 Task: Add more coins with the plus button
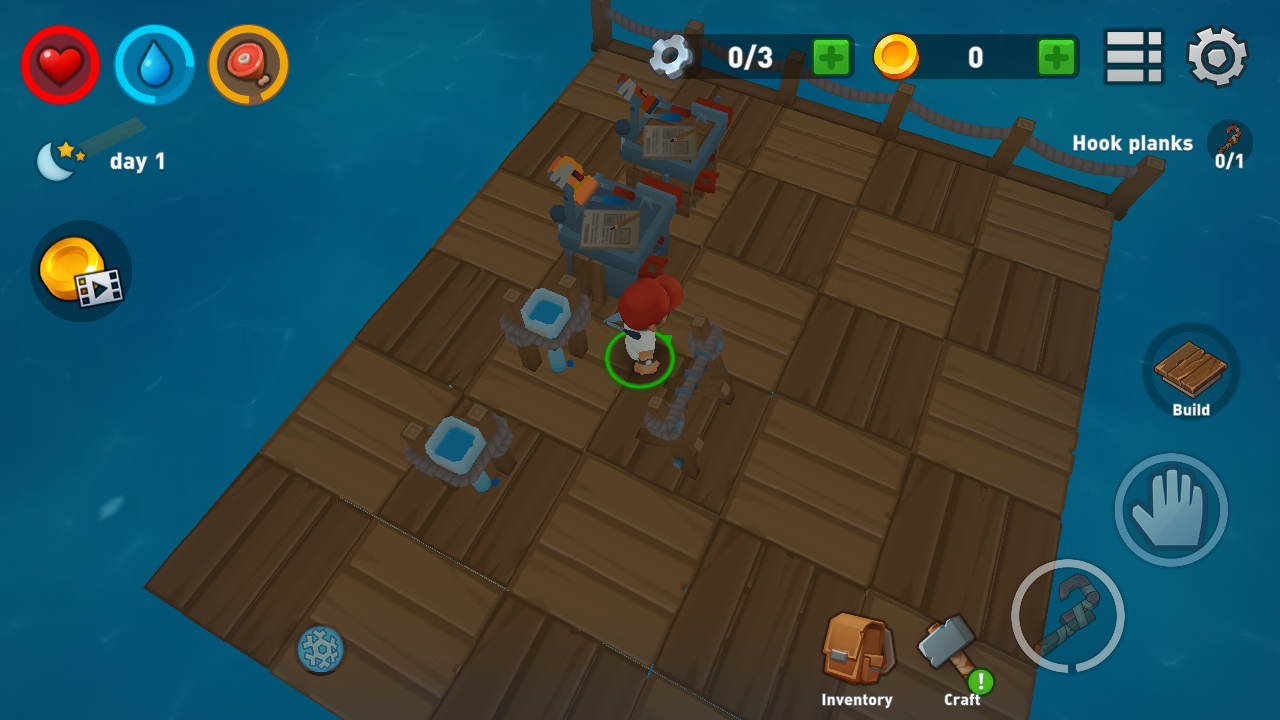tap(1056, 57)
